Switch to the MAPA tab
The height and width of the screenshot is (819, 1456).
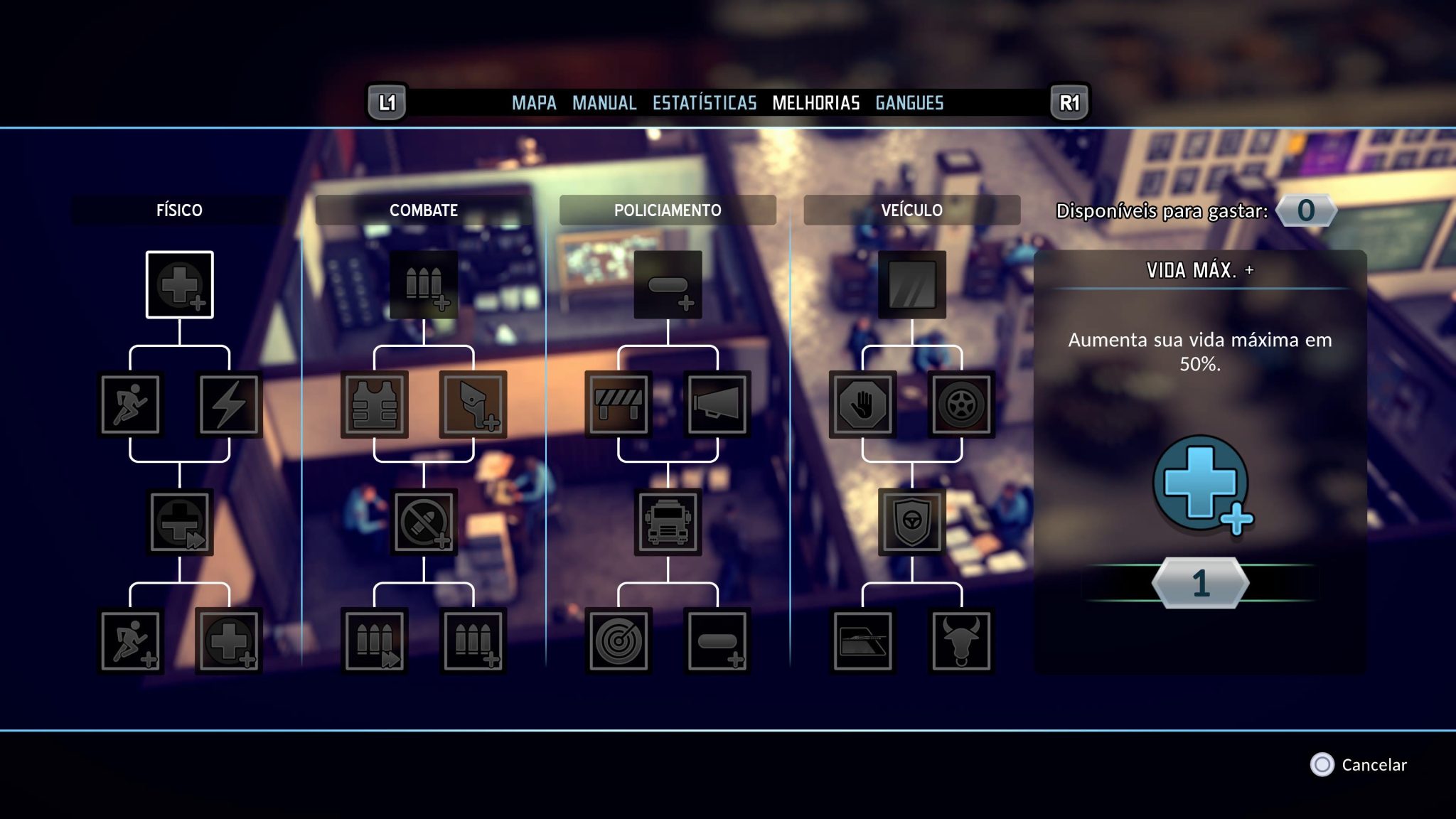535,102
